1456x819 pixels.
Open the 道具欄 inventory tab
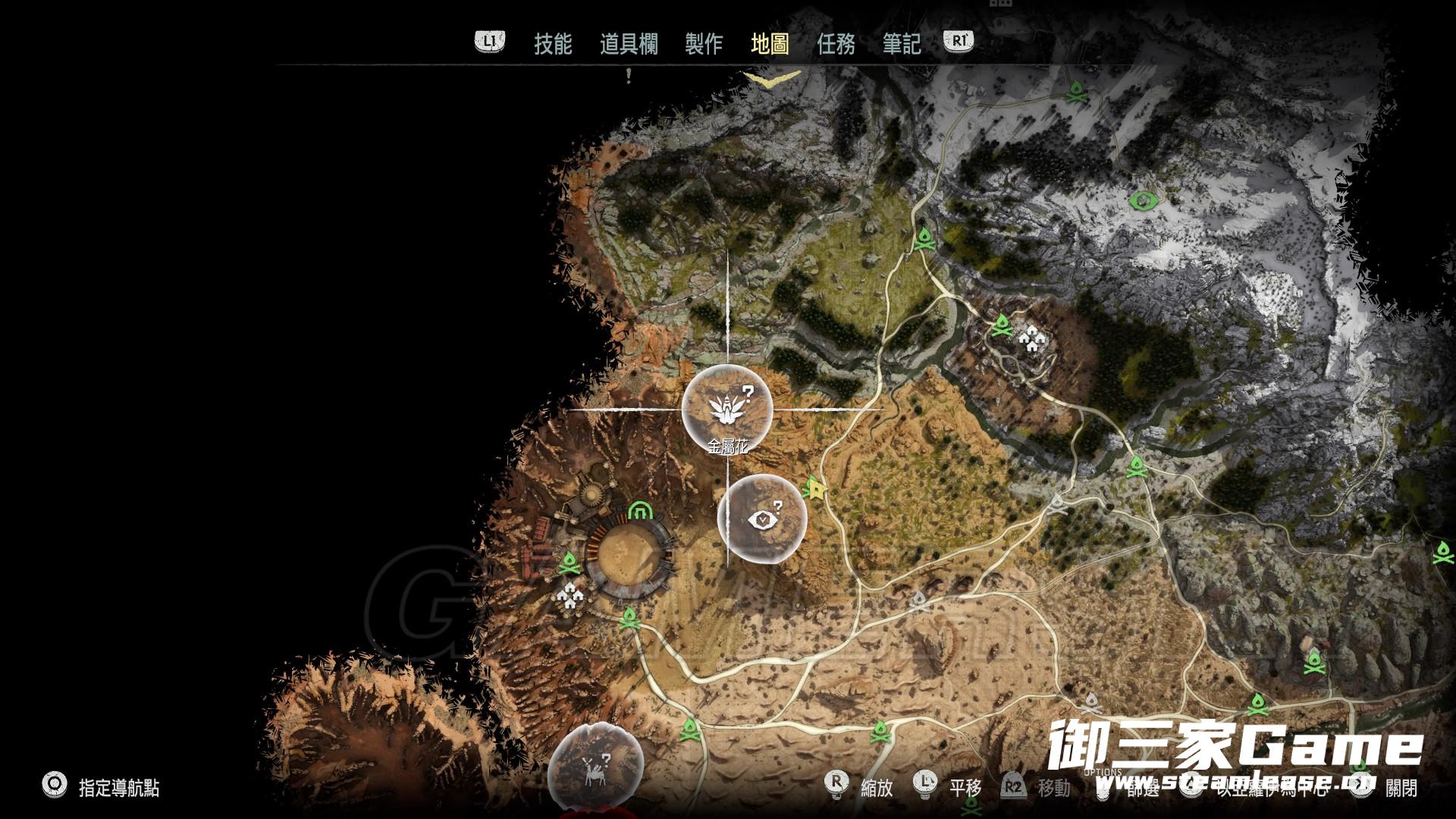(x=629, y=43)
